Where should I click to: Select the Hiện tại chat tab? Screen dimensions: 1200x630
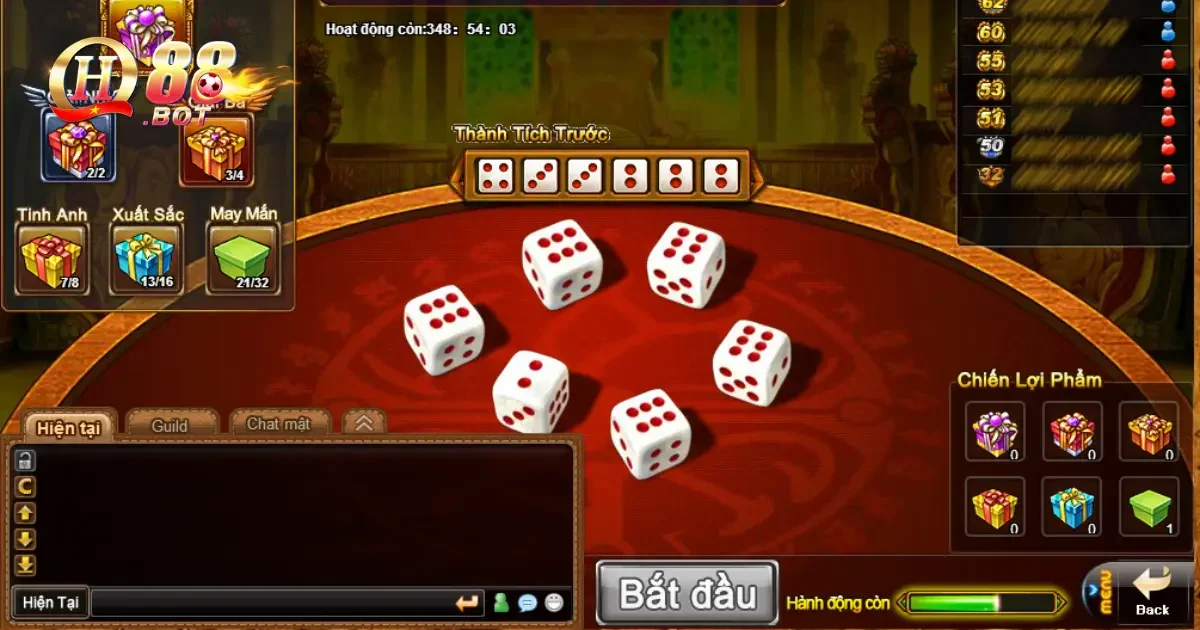coord(68,428)
